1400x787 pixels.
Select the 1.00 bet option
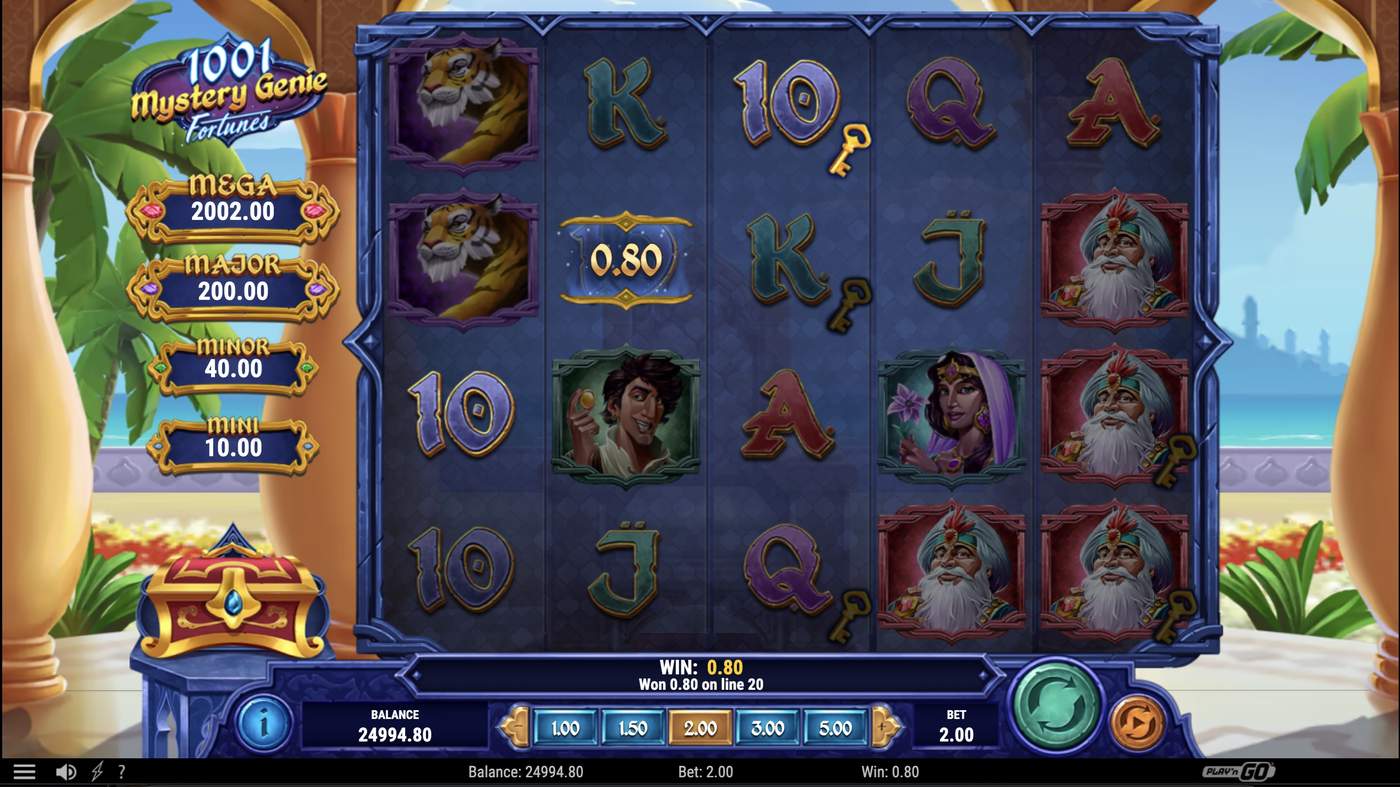point(564,729)
